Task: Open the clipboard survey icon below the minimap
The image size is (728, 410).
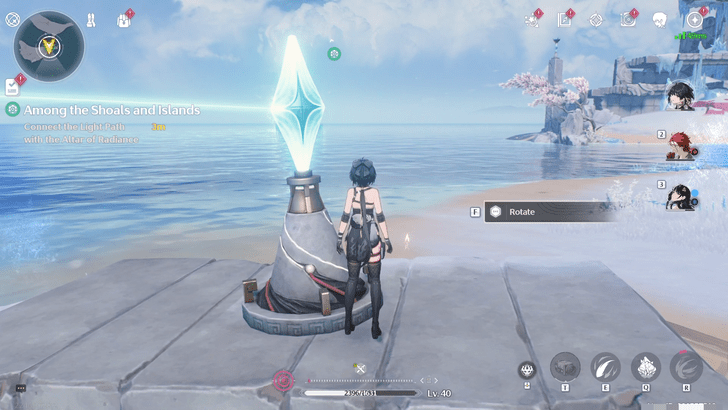Action: [13, 86]
